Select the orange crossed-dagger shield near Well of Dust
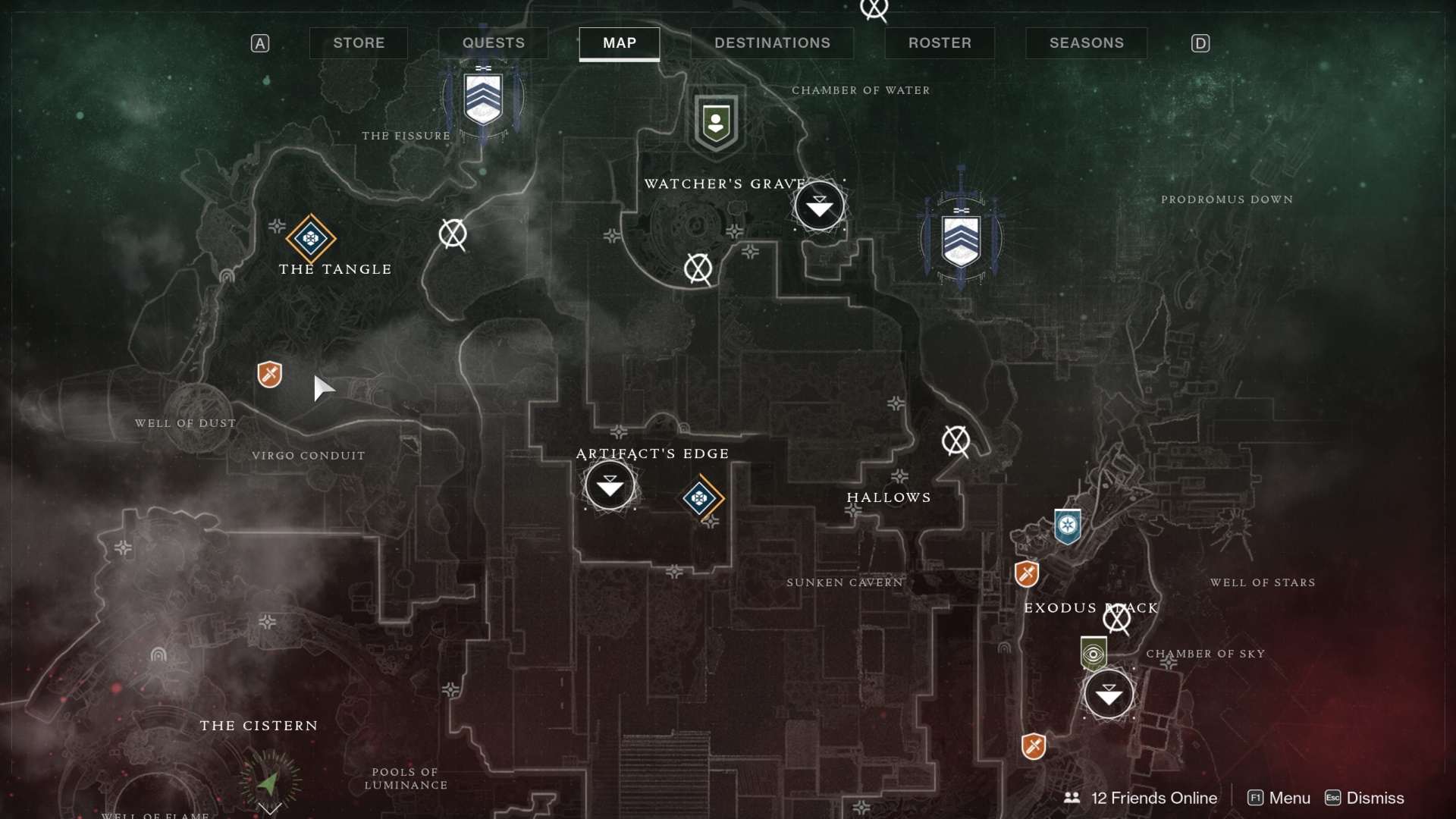Image resolution: width=1456 pixels, height=819 pixels. (x=269, y=374)
